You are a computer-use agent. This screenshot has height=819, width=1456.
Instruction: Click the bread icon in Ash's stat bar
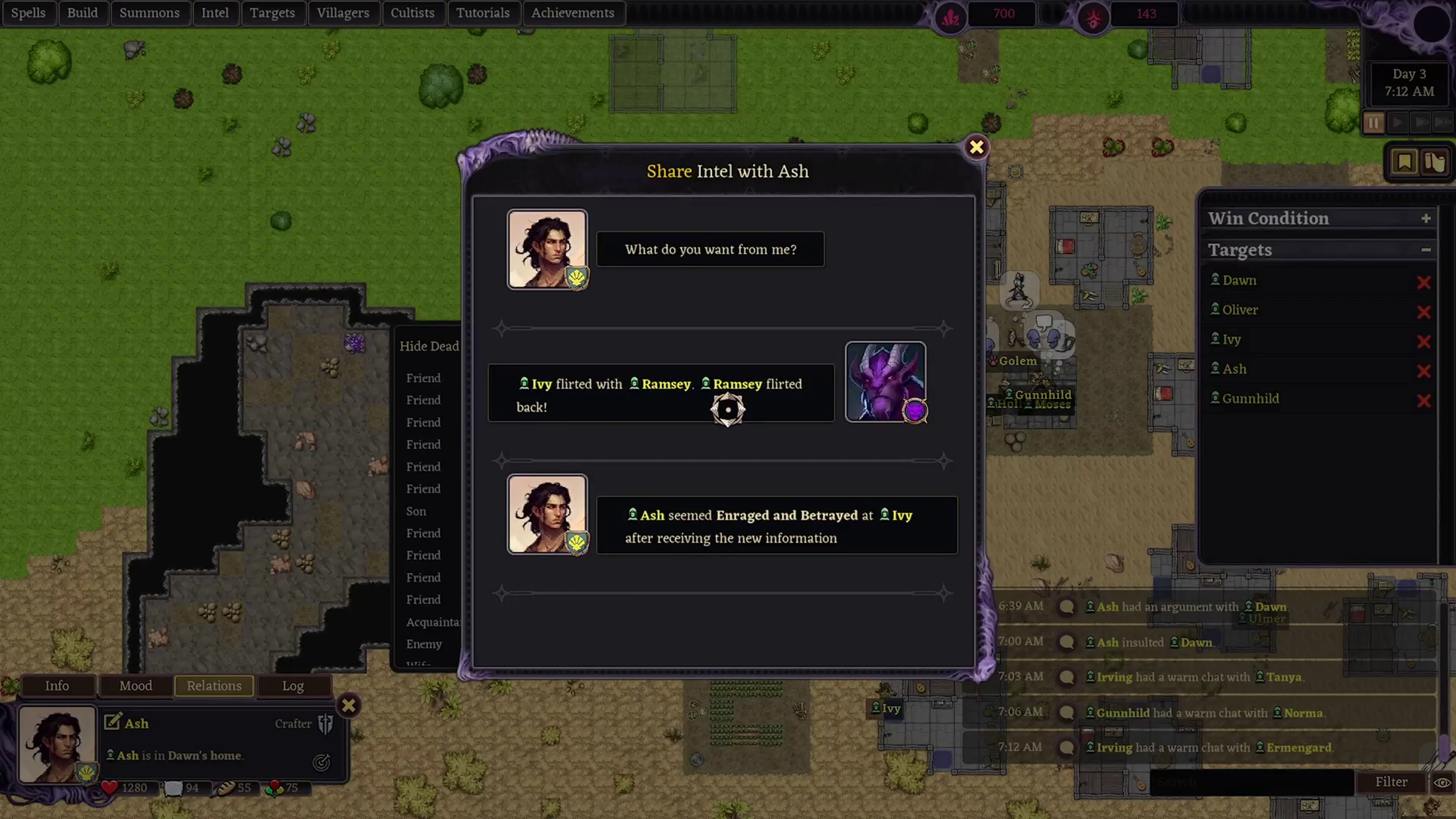[225, 788]
